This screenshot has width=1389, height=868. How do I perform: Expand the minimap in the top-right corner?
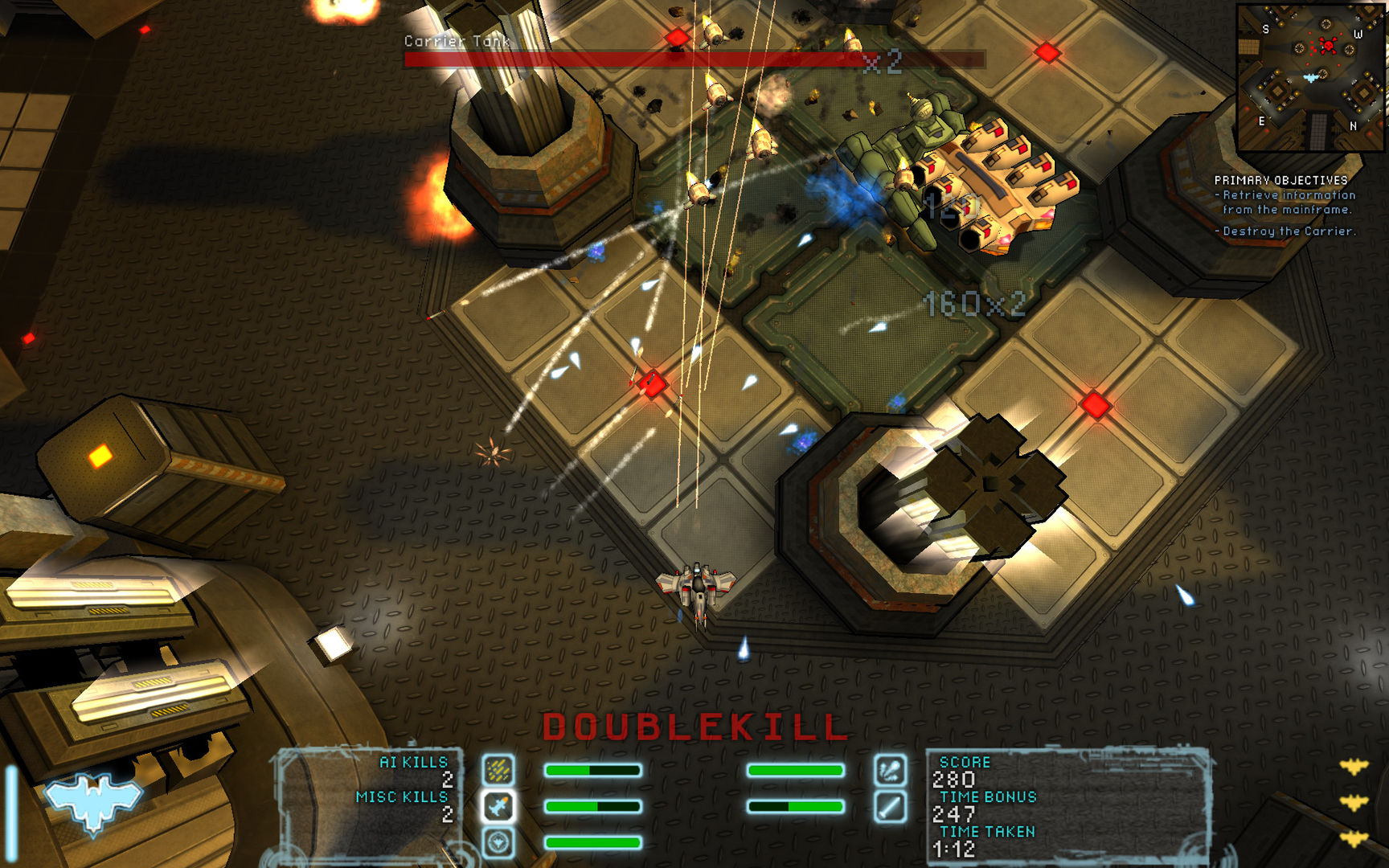[x=1310, y=76]
